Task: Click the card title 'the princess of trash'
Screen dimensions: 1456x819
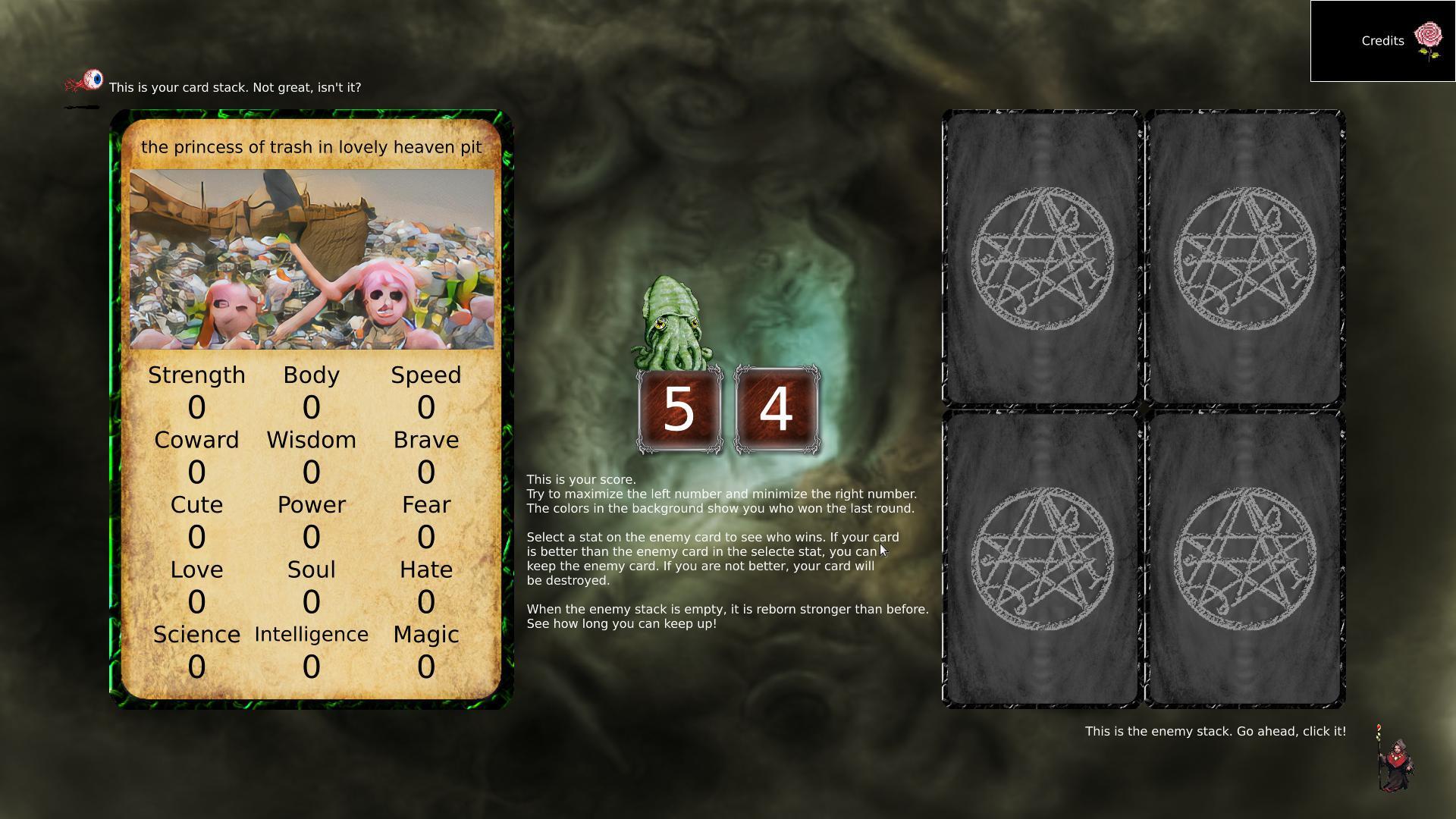Action: [312, 147]
